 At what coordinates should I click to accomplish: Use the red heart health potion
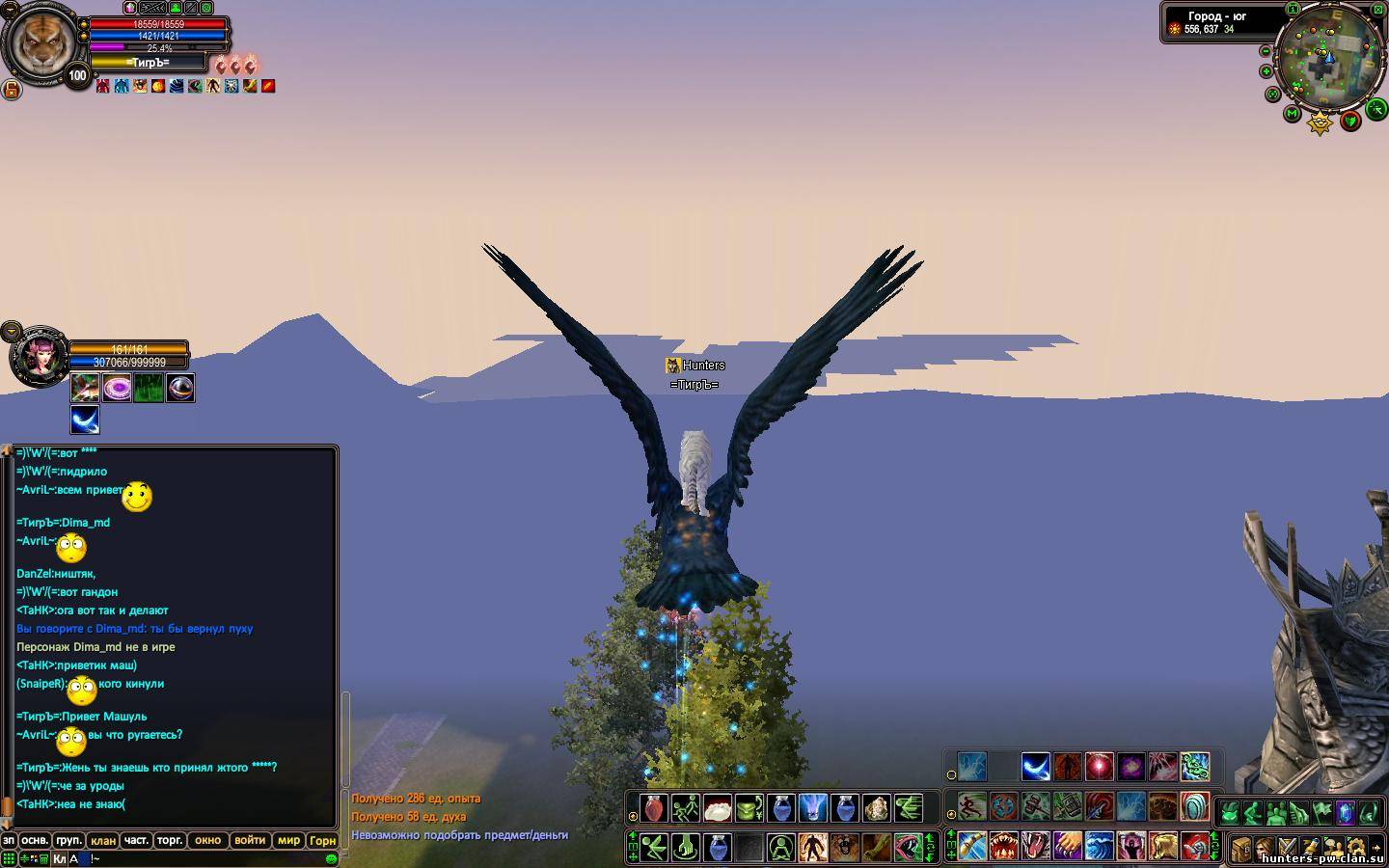[654, 808]
